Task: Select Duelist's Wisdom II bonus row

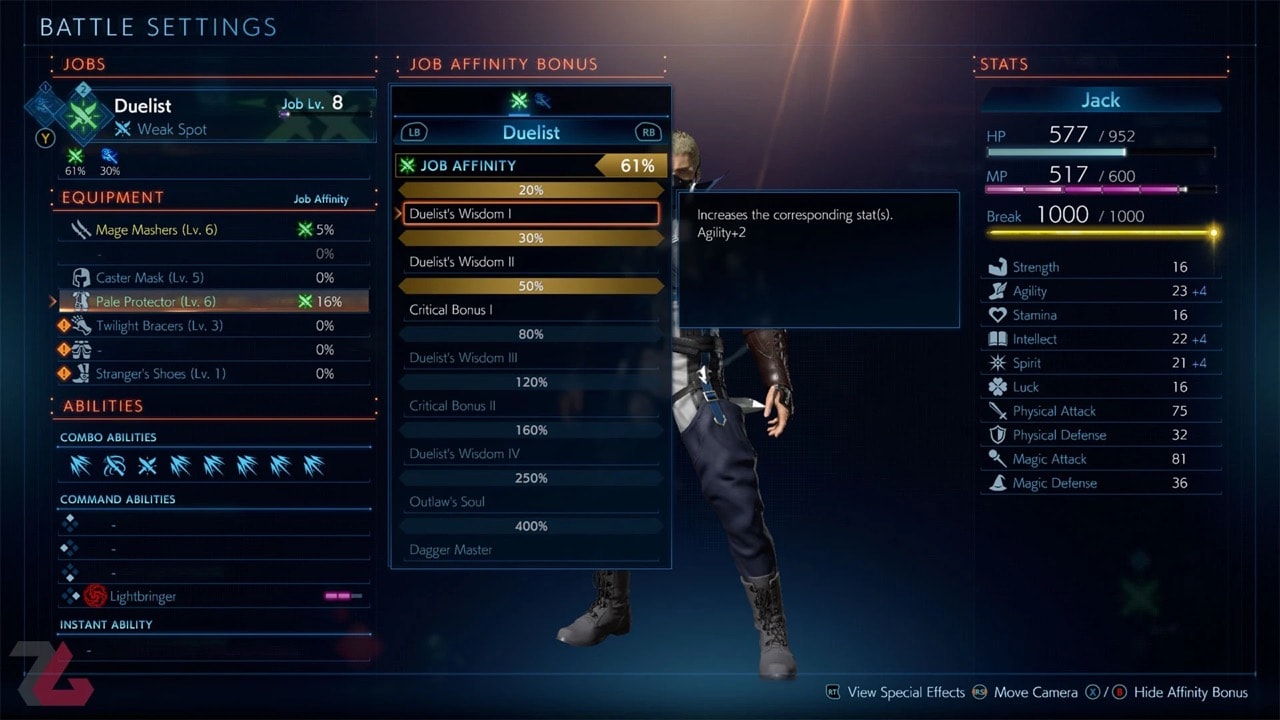Action: pos(530,262)
